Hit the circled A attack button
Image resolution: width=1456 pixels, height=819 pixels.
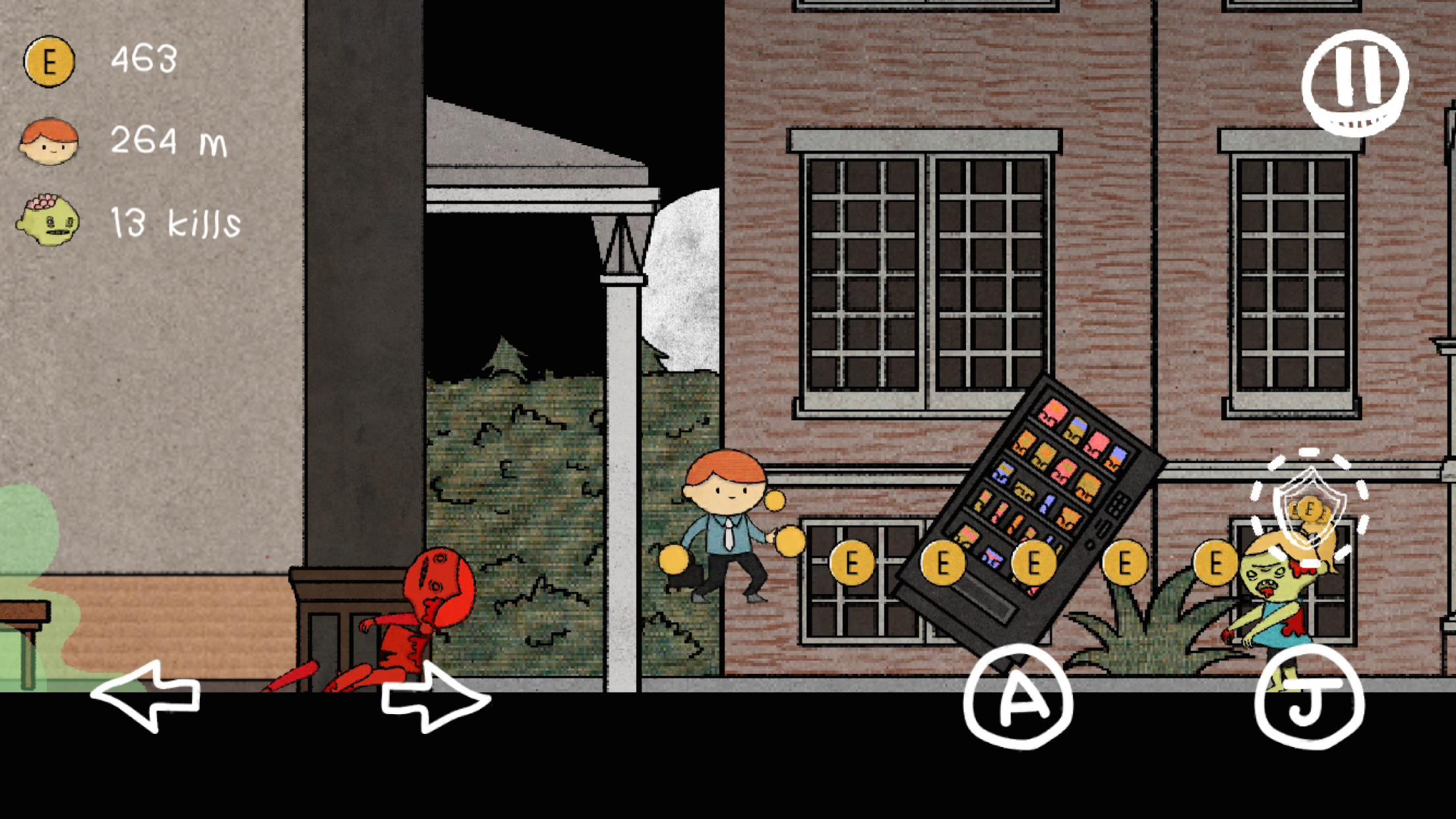tap(1018, 698)
